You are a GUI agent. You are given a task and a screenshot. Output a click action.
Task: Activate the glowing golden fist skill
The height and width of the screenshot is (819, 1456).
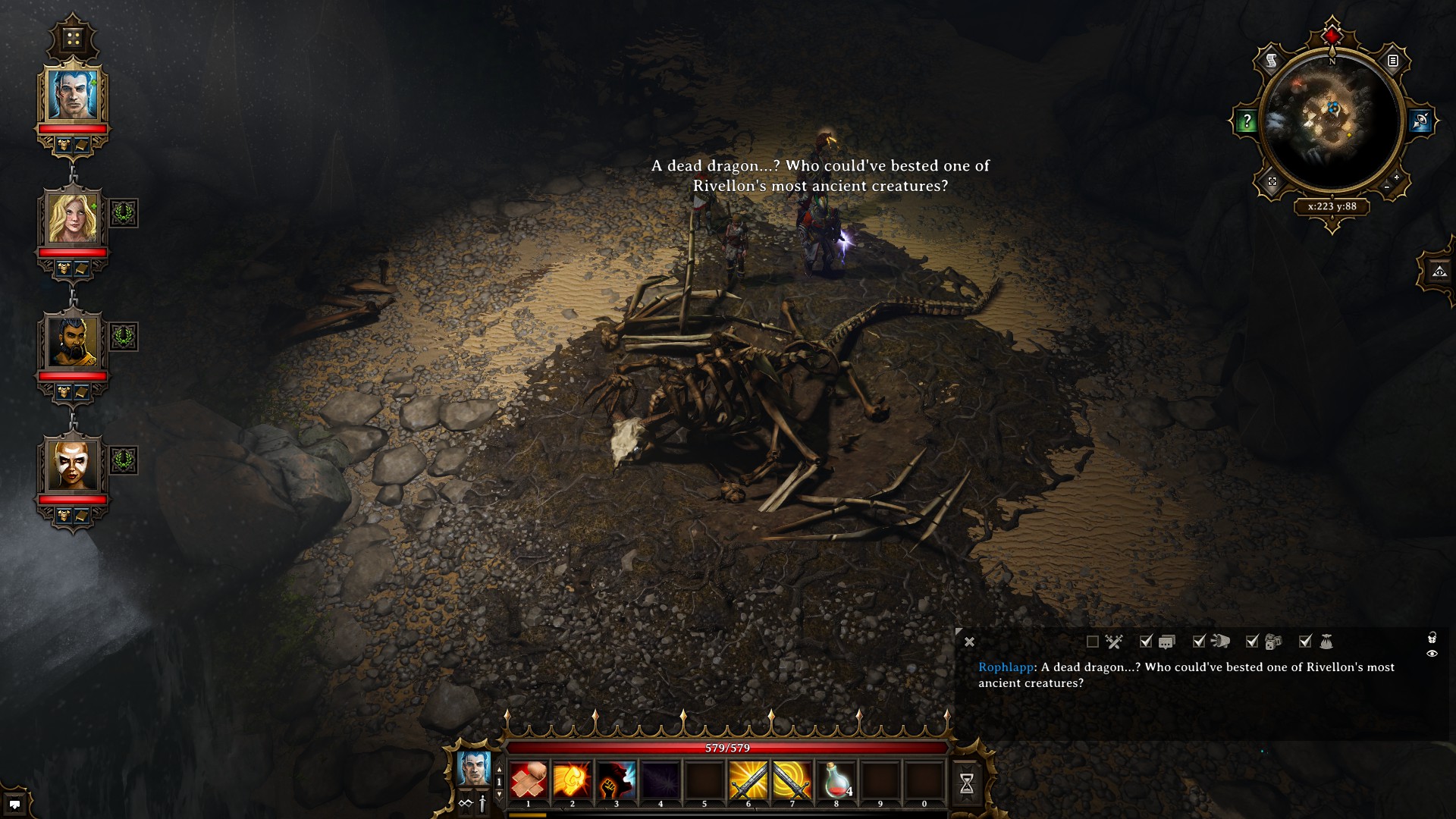(573, 780)
